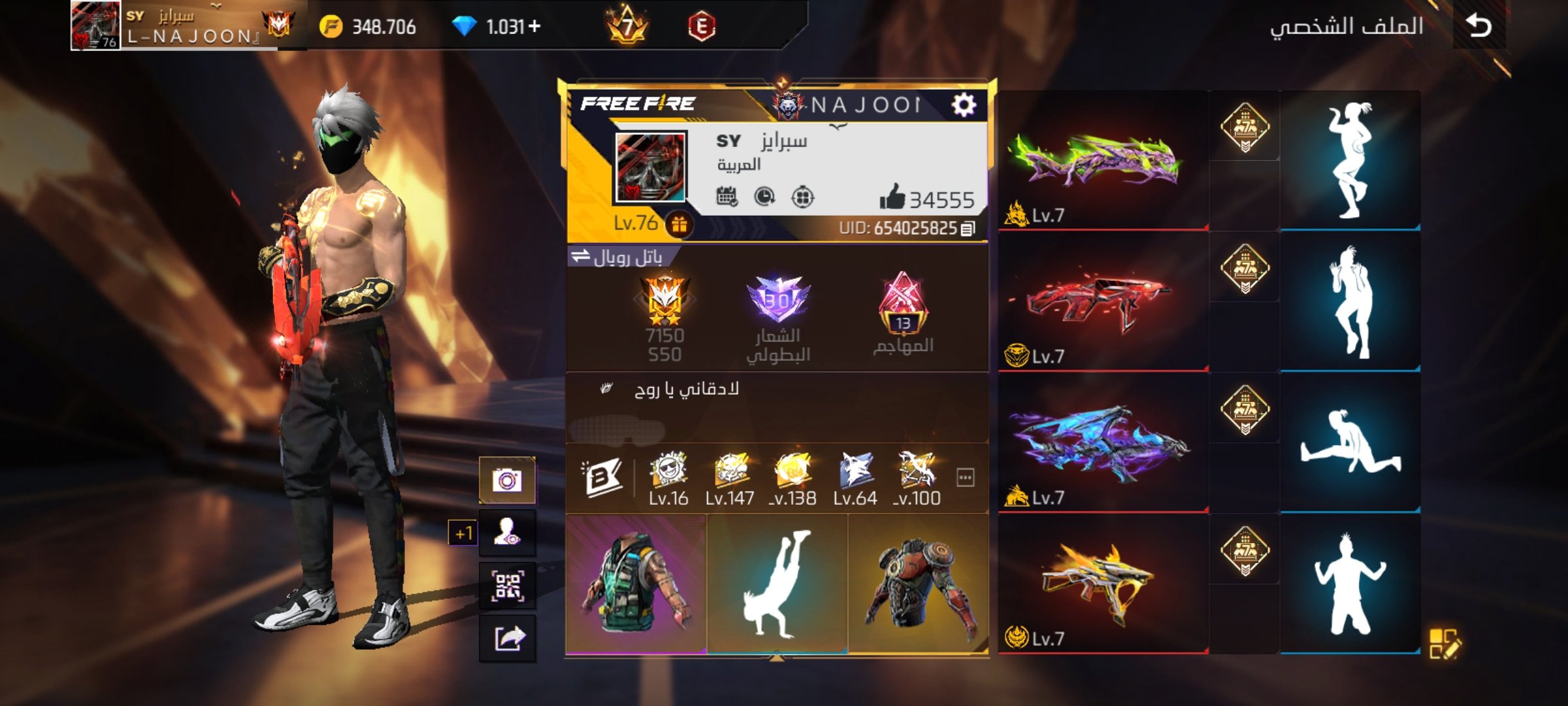Screen dimensions: 1568x706
Task: Select the blue dragon weapon skin
Action: click(1102, 444)
